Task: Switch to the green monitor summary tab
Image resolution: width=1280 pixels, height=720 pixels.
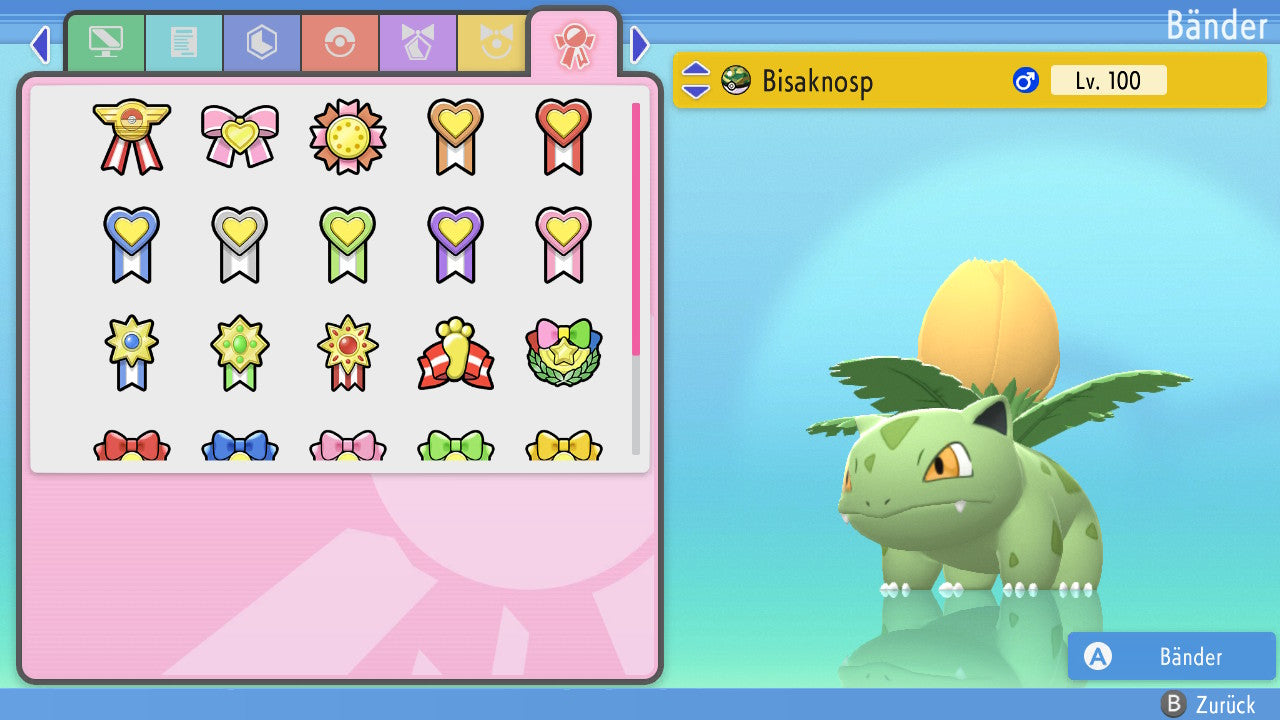Action: coord(106,43)
